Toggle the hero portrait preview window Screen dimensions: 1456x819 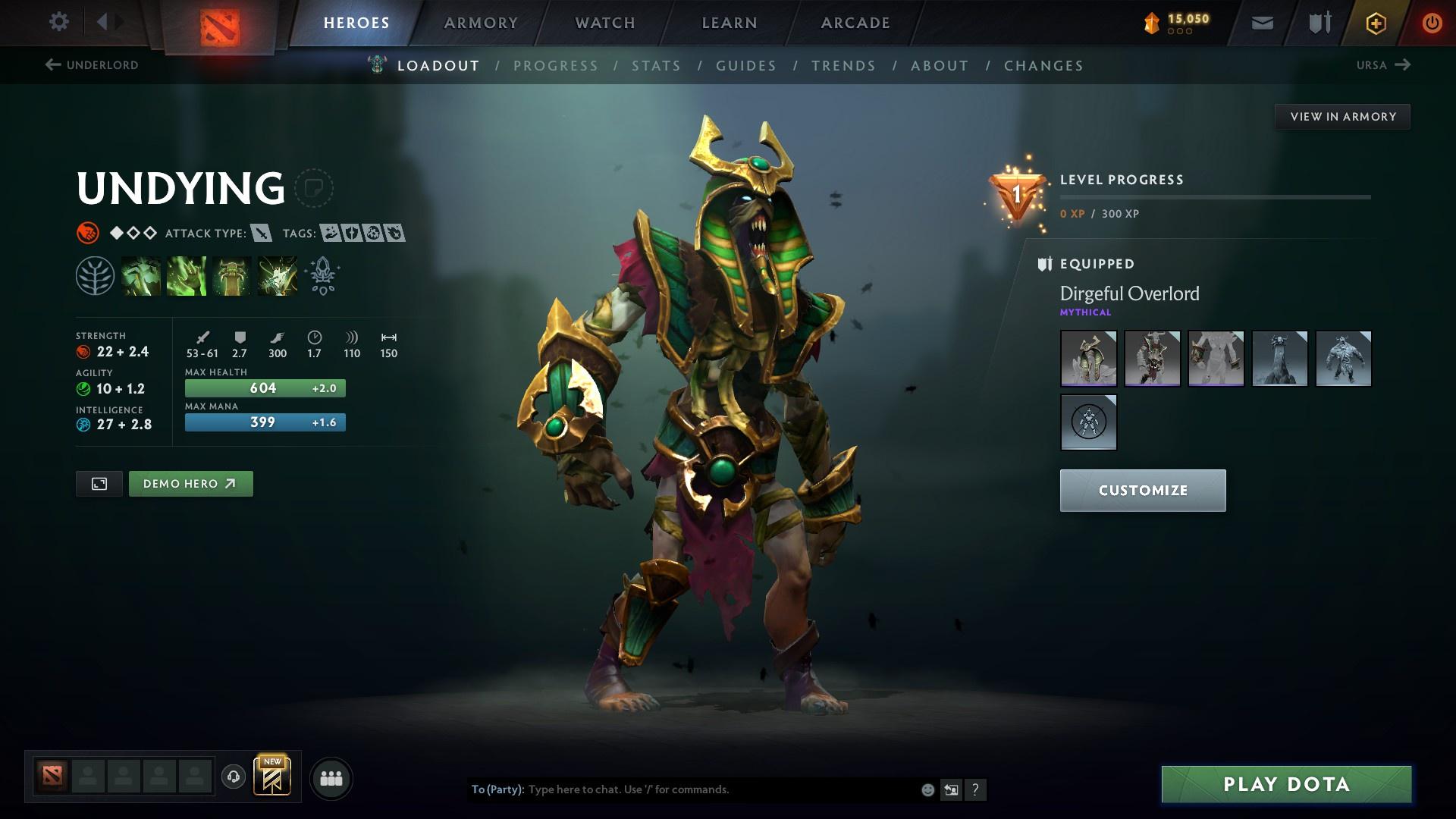[99, 483]
